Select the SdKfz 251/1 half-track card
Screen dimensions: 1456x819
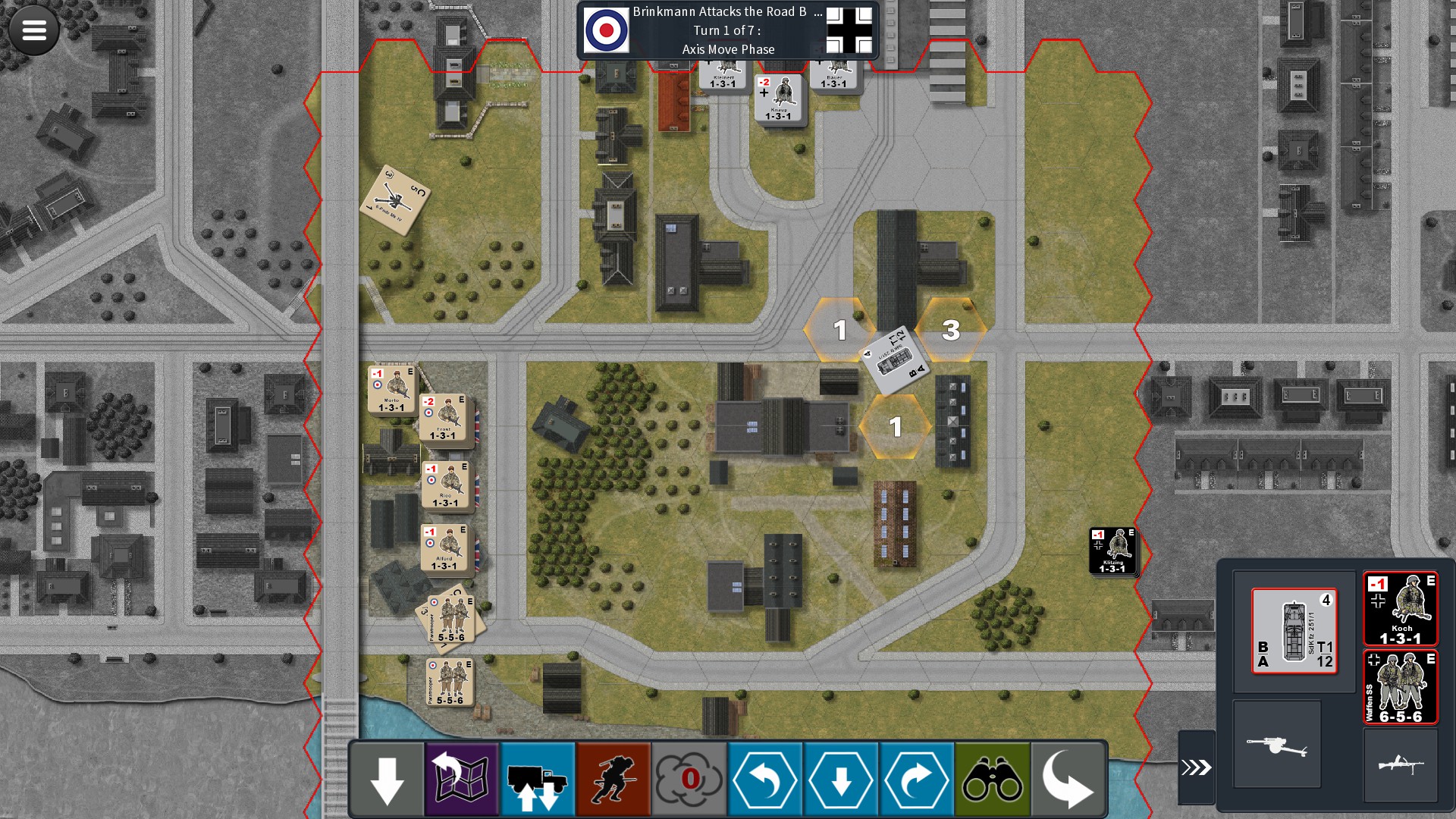(x=1294, y=631)
